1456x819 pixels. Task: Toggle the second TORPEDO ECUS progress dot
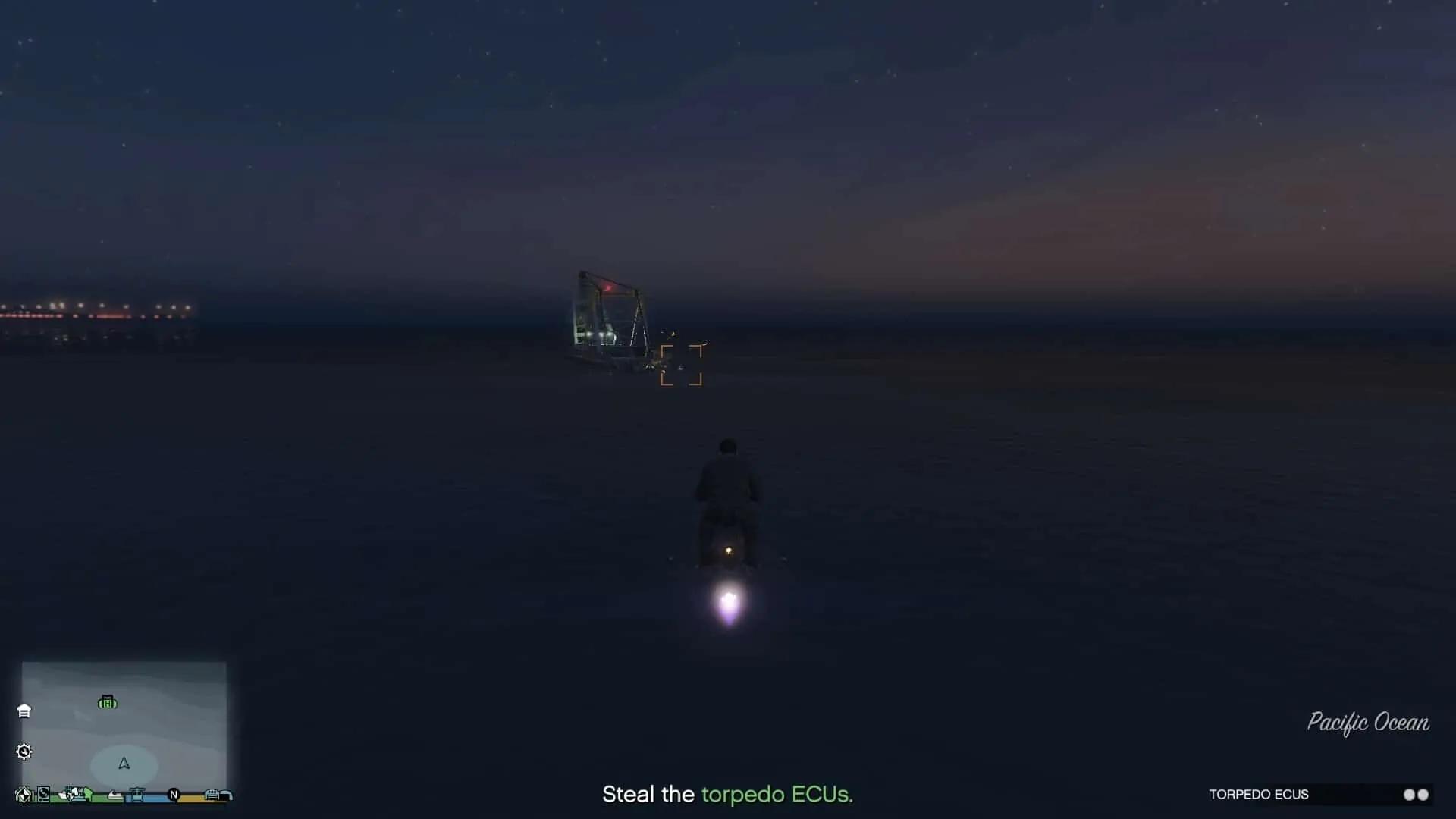point(1424,795)
